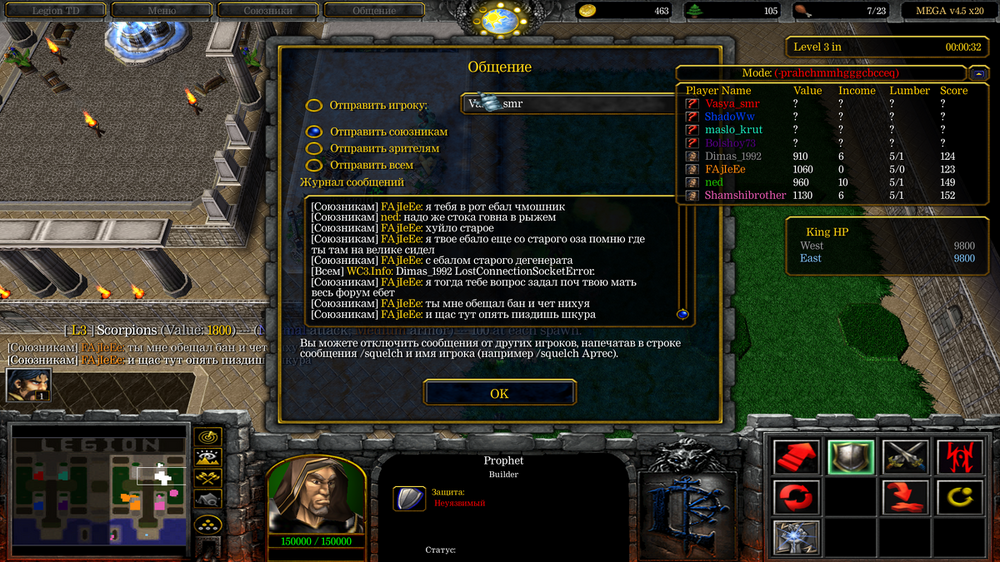Toggle the minimap terrain display button

click(208, 457)
